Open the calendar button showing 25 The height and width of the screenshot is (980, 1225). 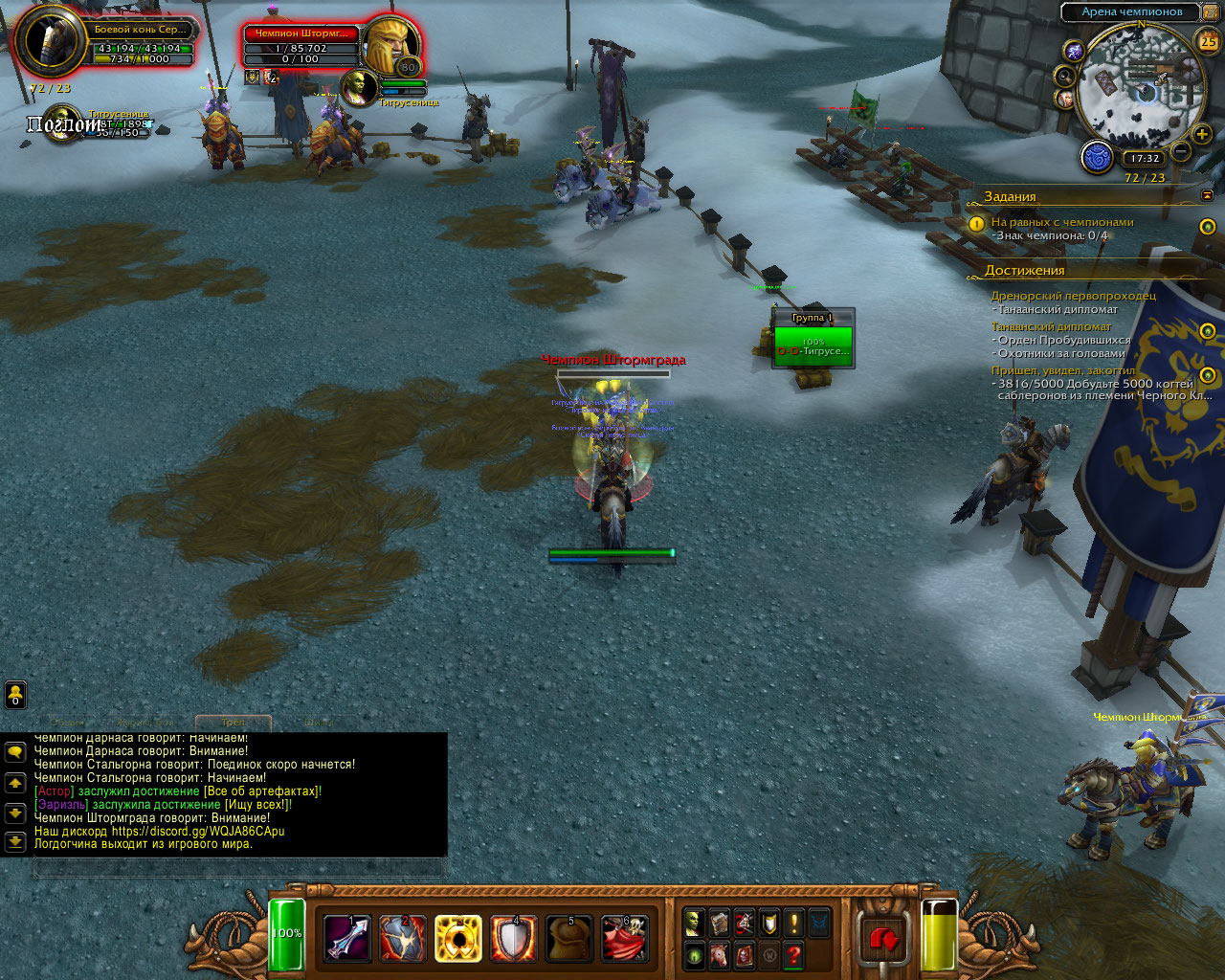(x=1209, y=41)
